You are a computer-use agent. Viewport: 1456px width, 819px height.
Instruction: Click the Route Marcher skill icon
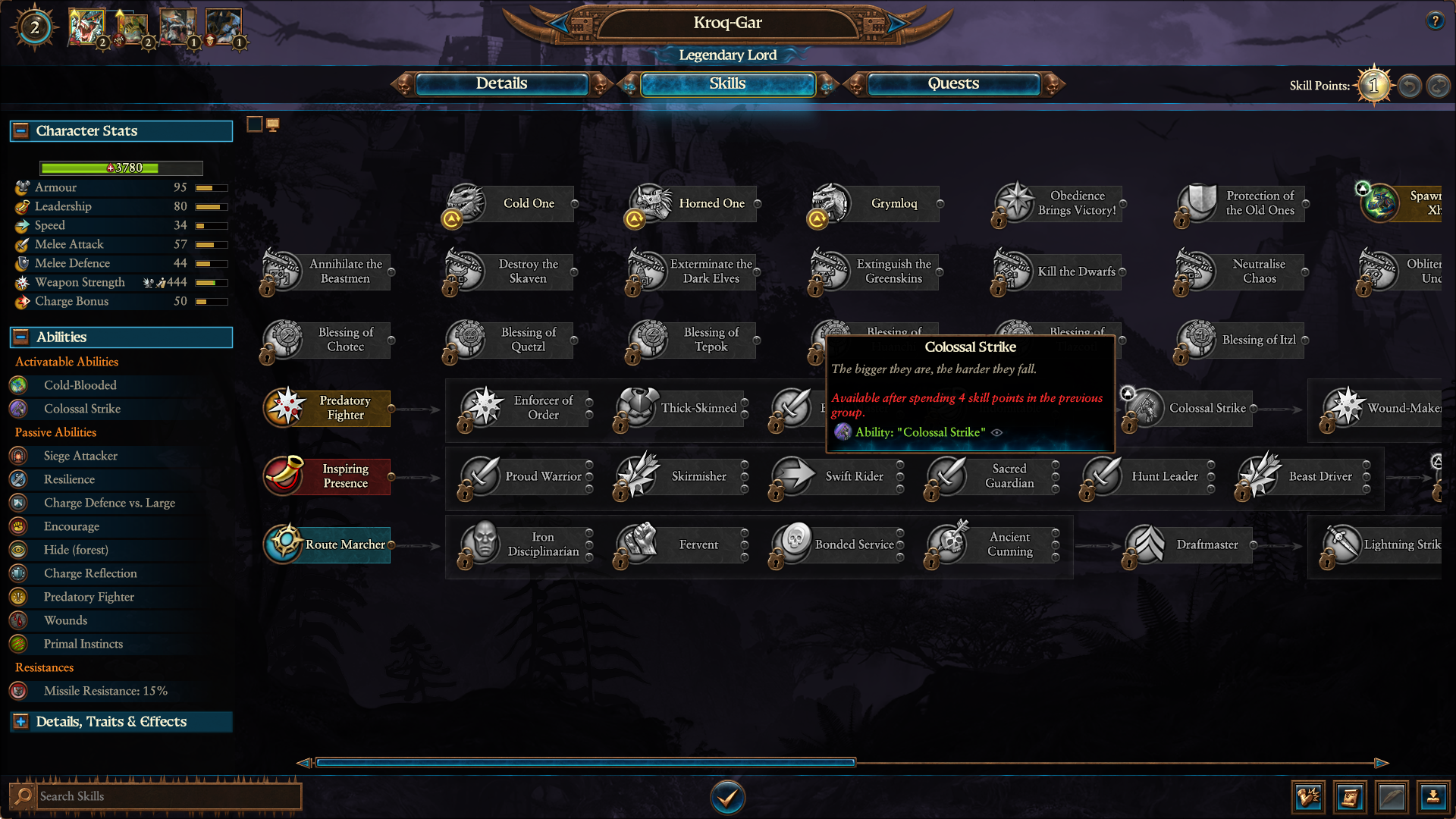[284, 544]
